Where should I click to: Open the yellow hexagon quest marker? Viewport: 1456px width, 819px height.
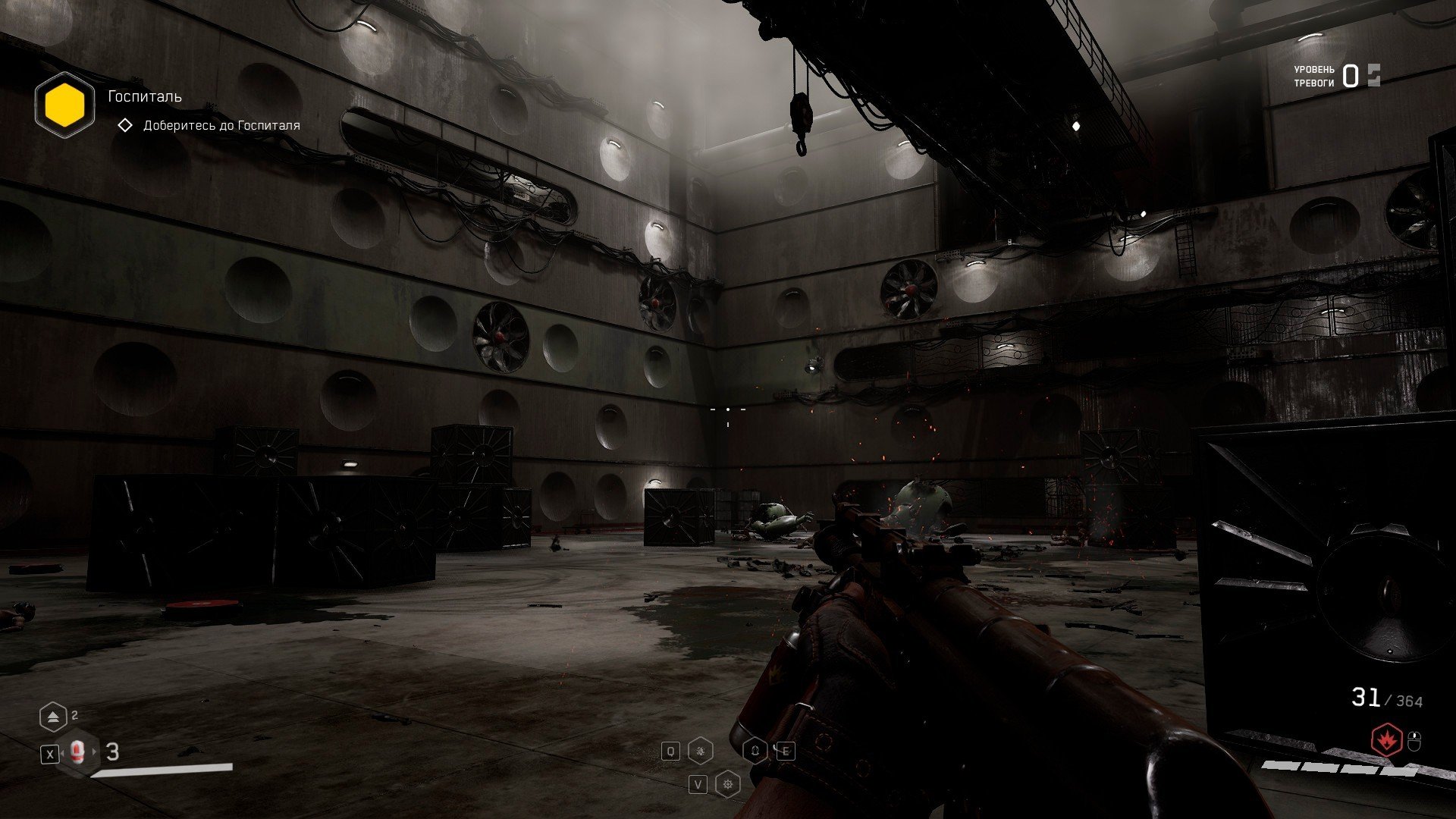[x=64, y=105]
